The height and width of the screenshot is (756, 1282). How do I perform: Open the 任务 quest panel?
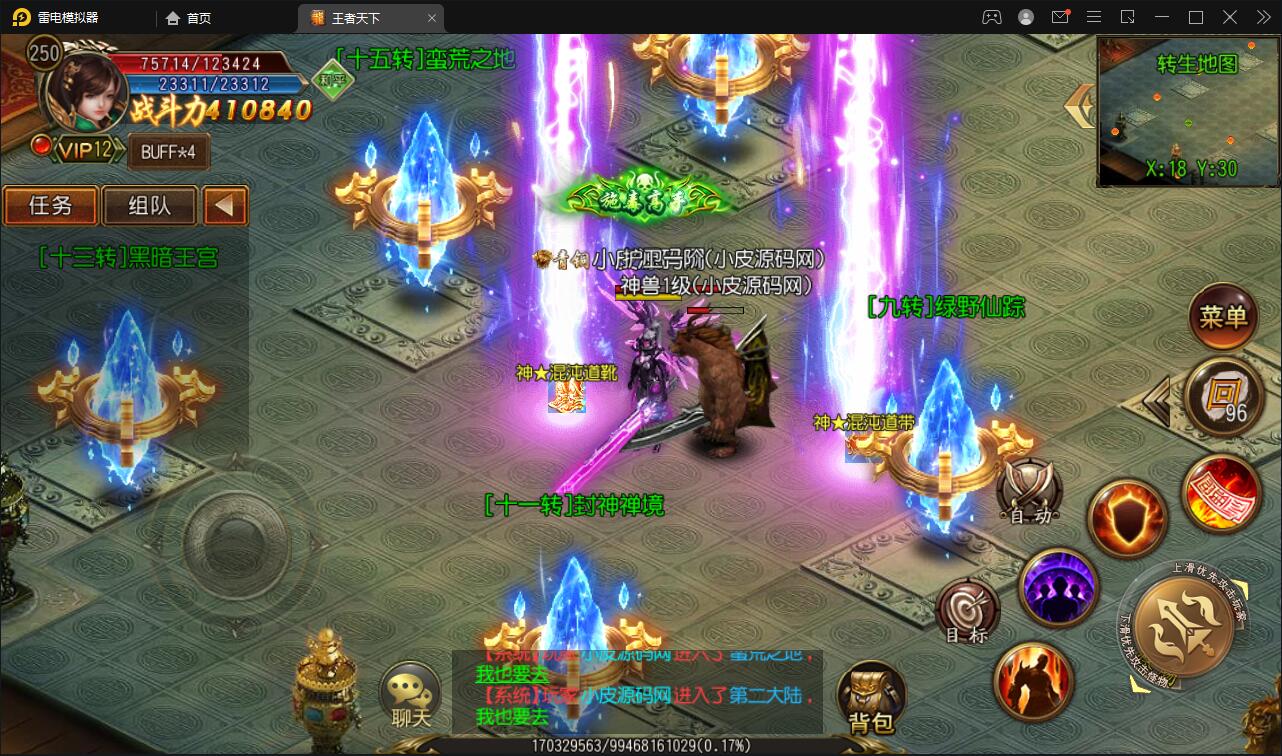(x=51, y=205)
